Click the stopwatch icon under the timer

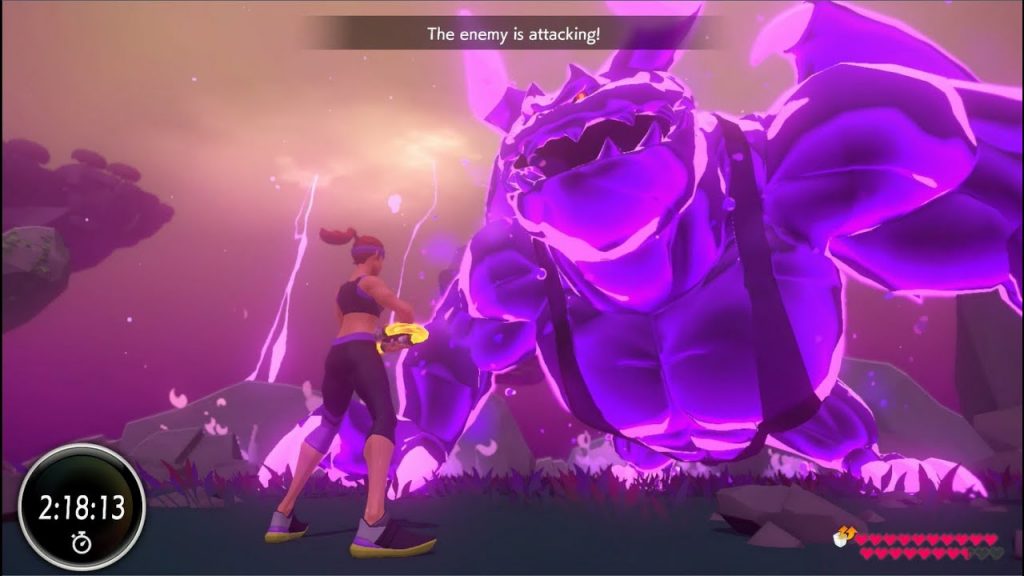(82, 542)
